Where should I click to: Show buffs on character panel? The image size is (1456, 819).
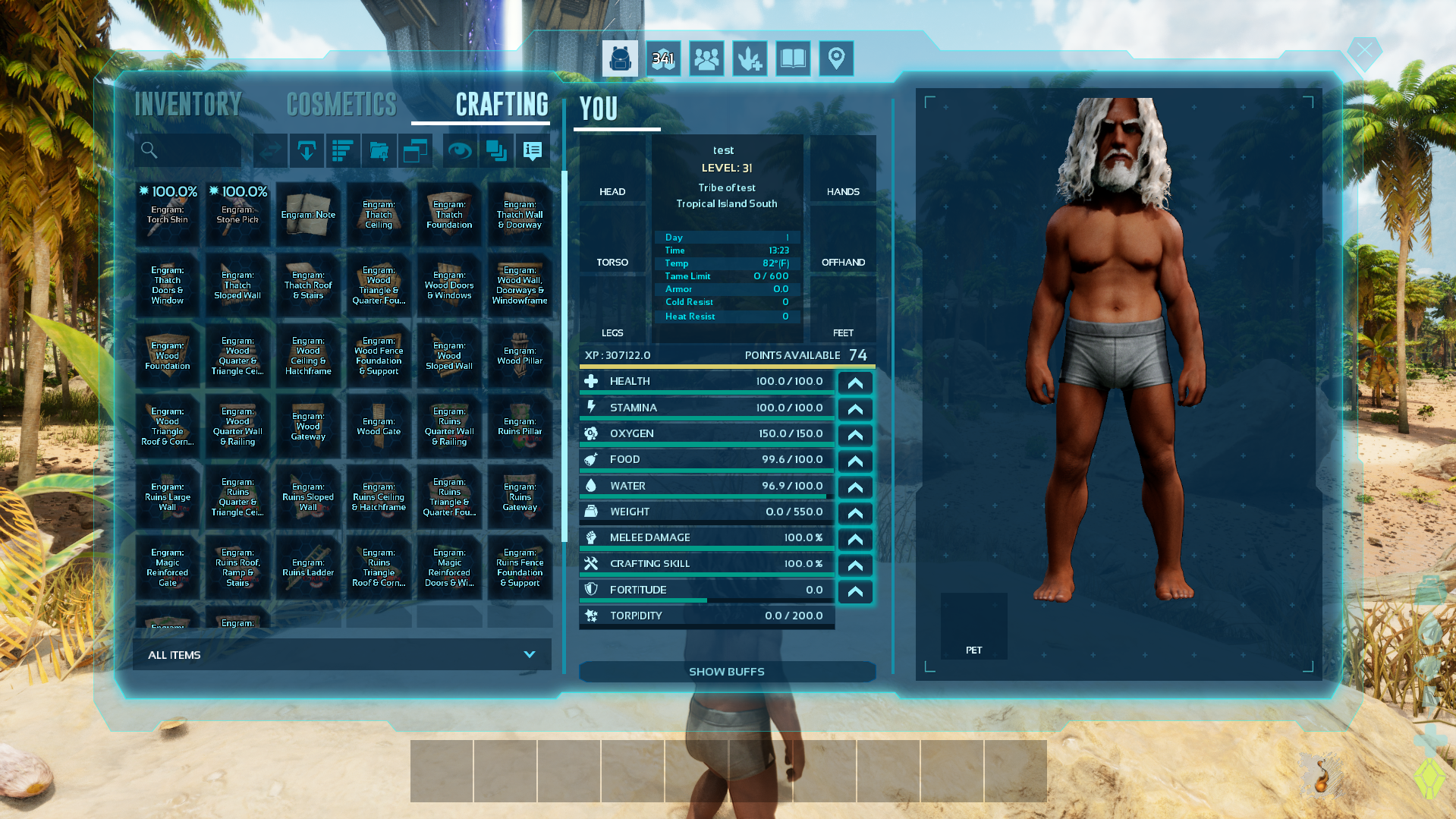tap(727, 672)
